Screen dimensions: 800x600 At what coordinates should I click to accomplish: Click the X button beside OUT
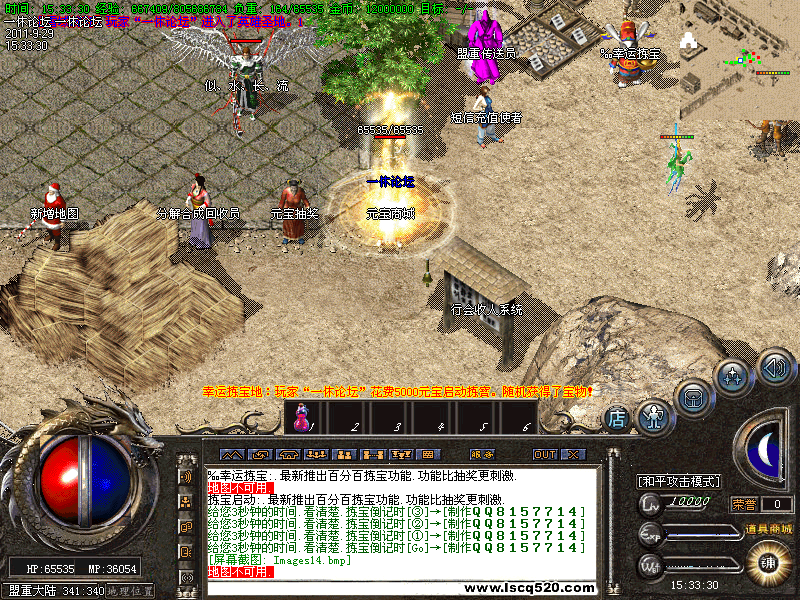point(572,454)
